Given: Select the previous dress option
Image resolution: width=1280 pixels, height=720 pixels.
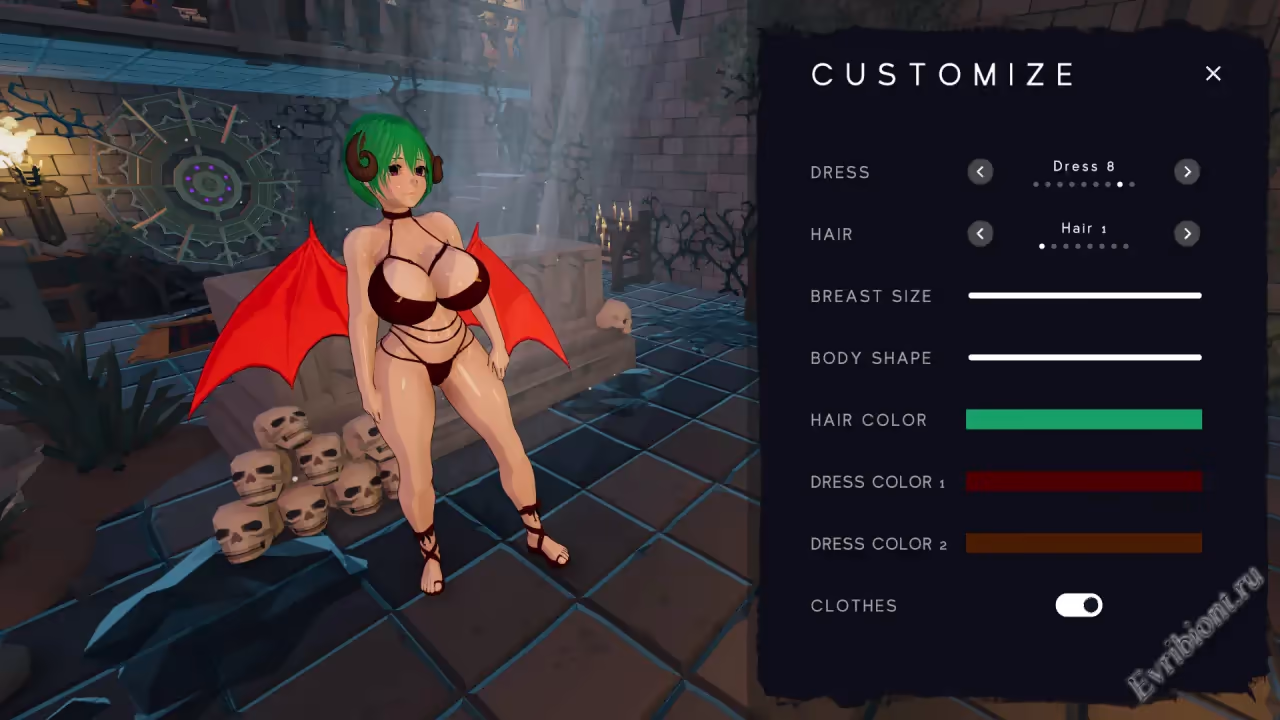Looking at the screenshot, I should click(x=980, y=172).
